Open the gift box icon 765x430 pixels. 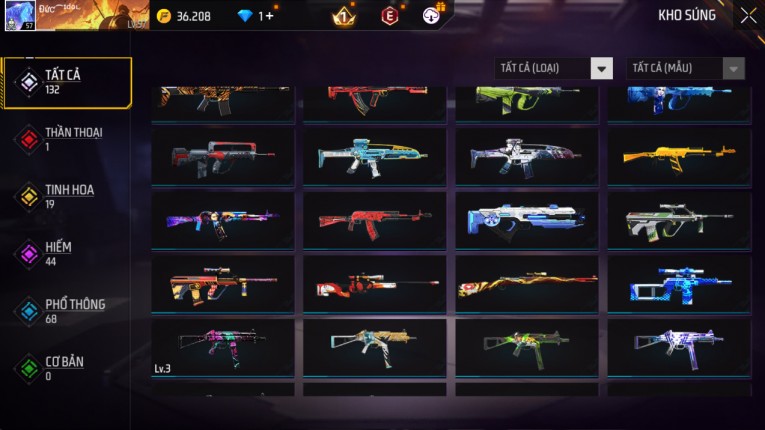431,15
